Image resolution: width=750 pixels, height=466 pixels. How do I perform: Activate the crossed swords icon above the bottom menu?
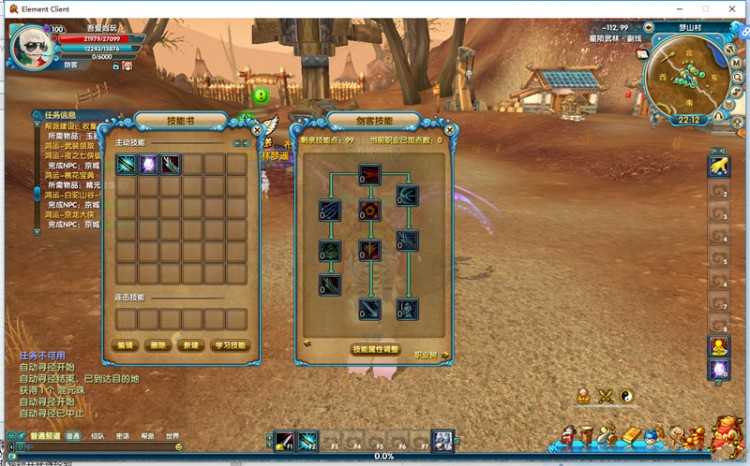click(605, 396)
